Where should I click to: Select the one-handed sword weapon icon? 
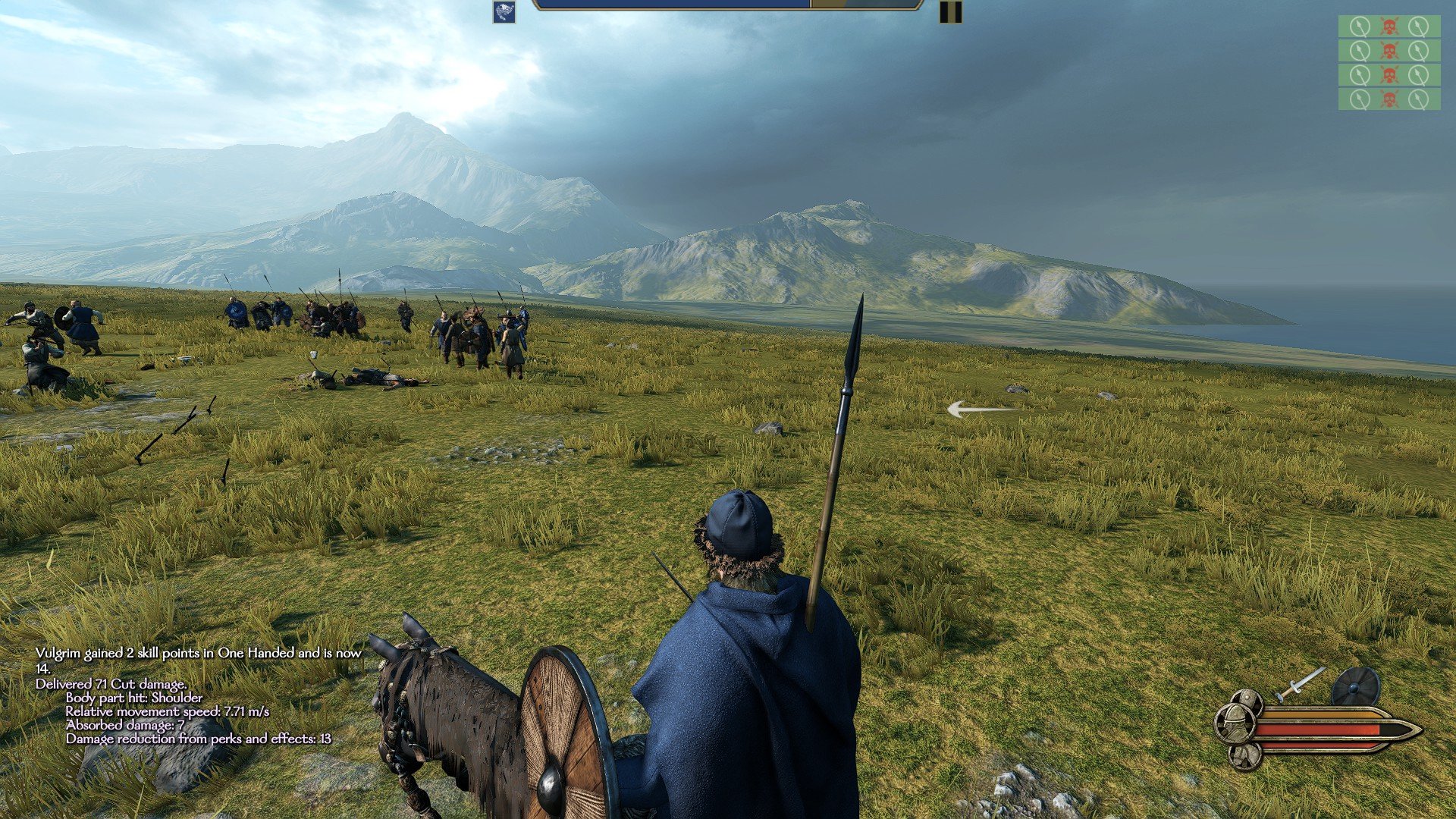pos(1300,683)
